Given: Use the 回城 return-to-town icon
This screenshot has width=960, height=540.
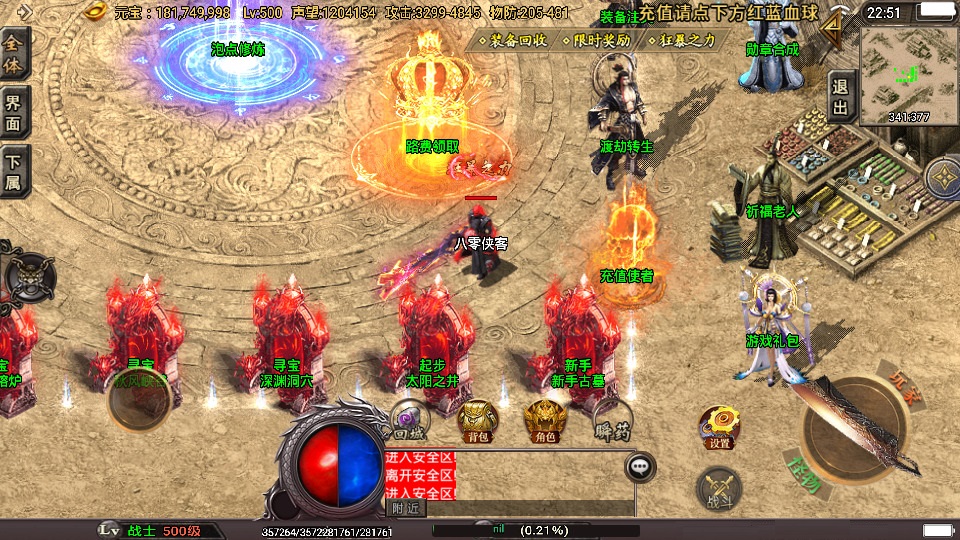Looking at the screenshot, I should pyautogui.click(x=408, y=421).
